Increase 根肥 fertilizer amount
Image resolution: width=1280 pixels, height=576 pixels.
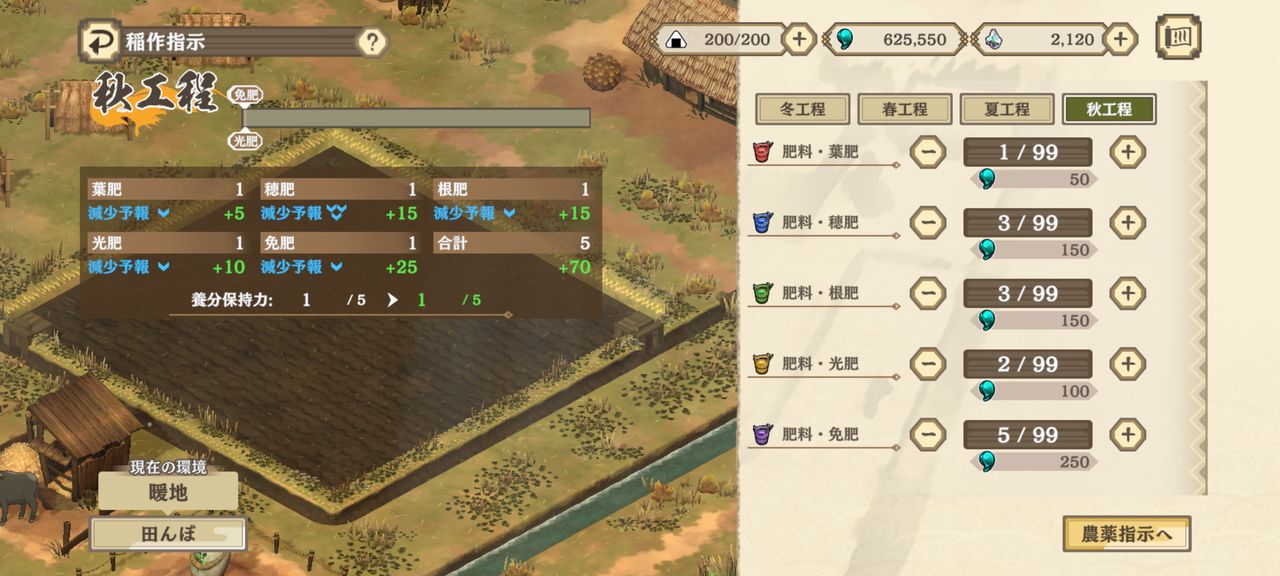point(1127,293)
